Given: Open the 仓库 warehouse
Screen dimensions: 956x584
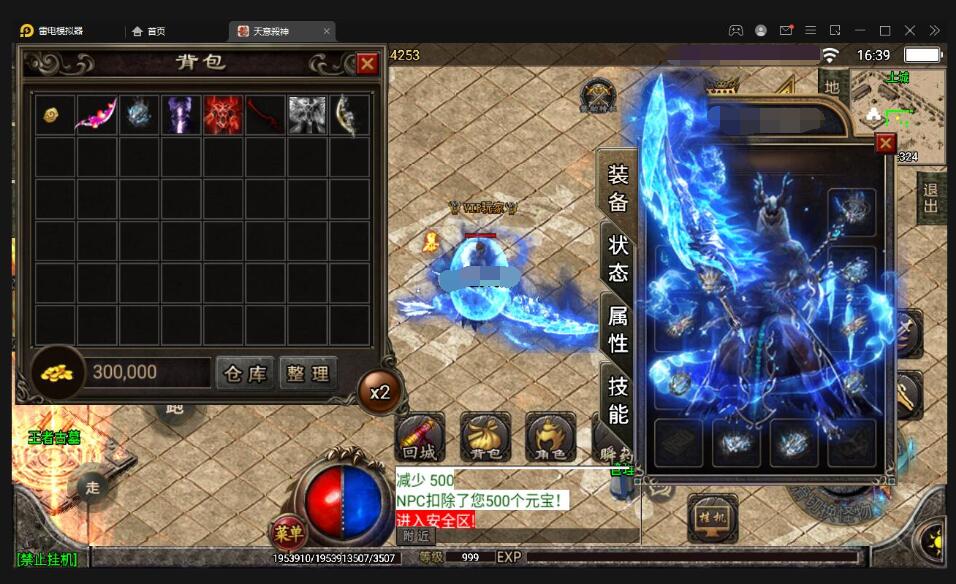Looking at the screenshot, I should pos(245,373).
